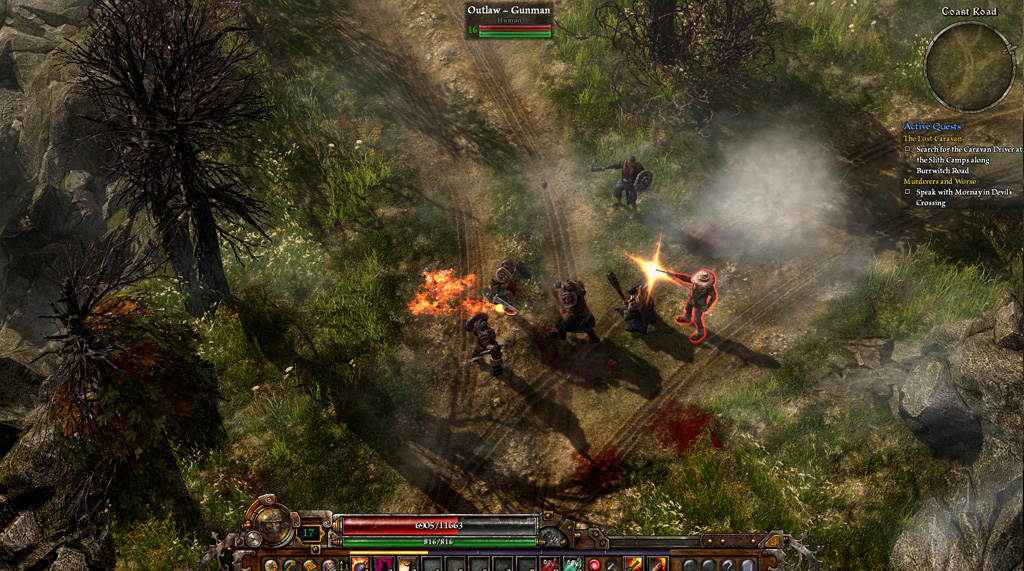The height and width of the screenshot is (571, 1024).
Task: Use the teal energy potion slot
Action: click(573, 564)
